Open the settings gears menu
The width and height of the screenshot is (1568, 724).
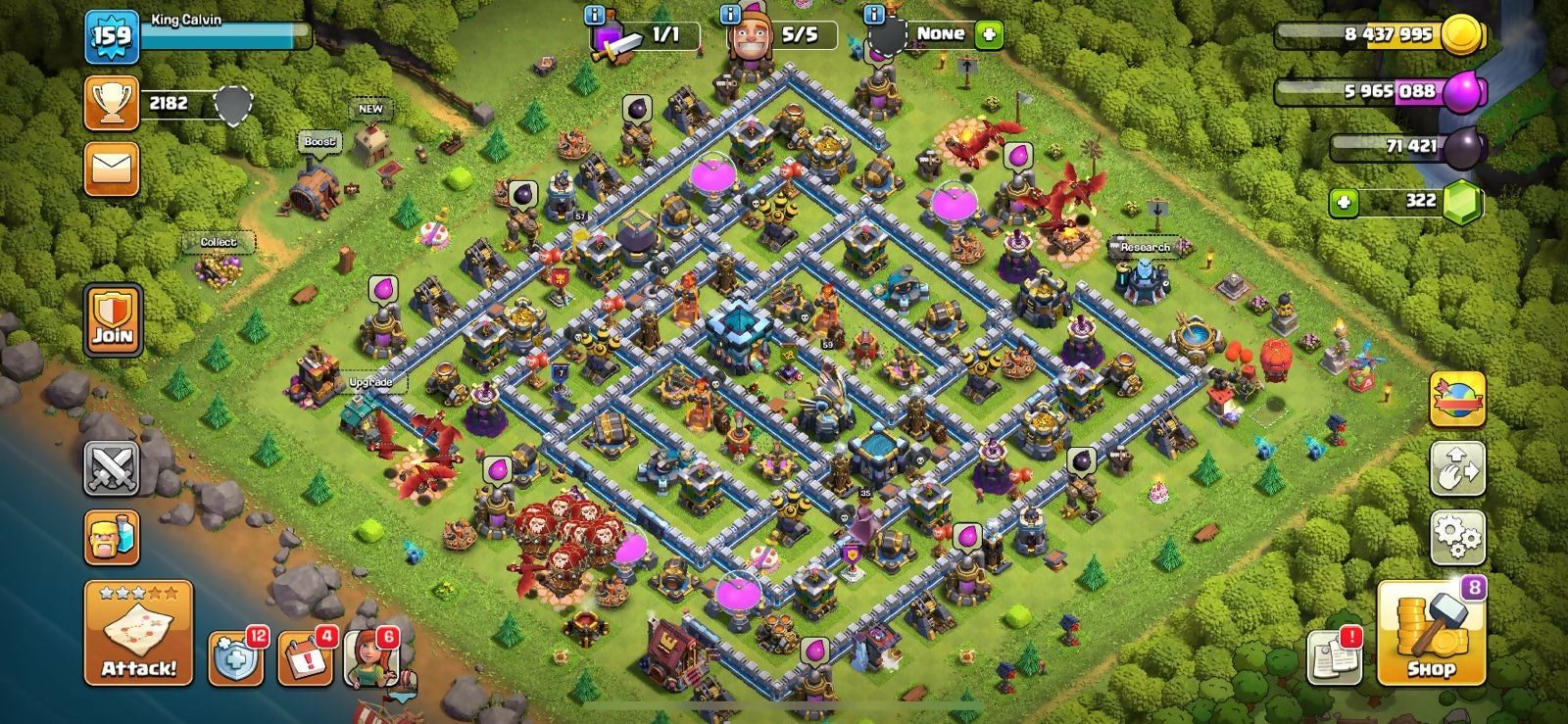pyautogui.click(x=1457, y=537)
